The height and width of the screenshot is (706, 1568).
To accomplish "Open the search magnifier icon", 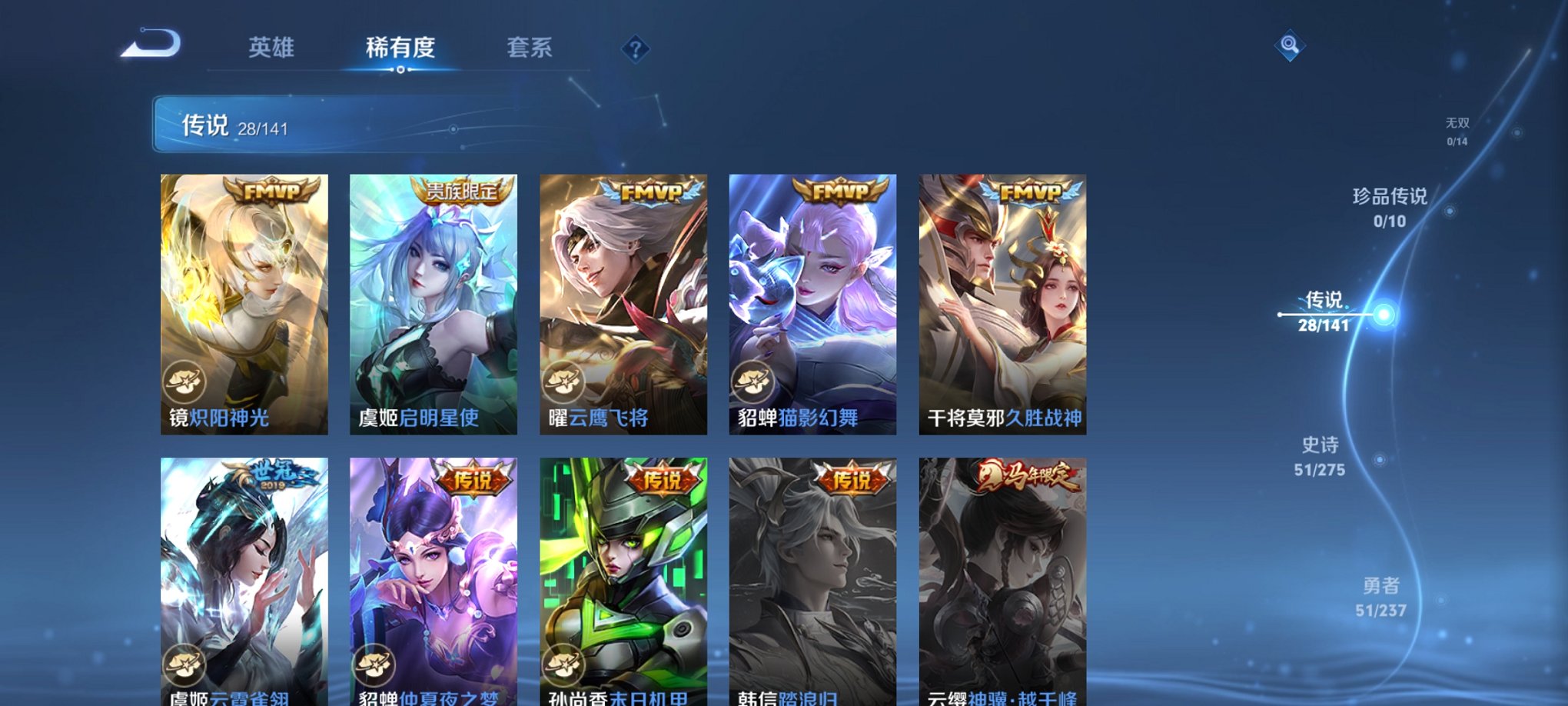I will [x=1291, y=44].
